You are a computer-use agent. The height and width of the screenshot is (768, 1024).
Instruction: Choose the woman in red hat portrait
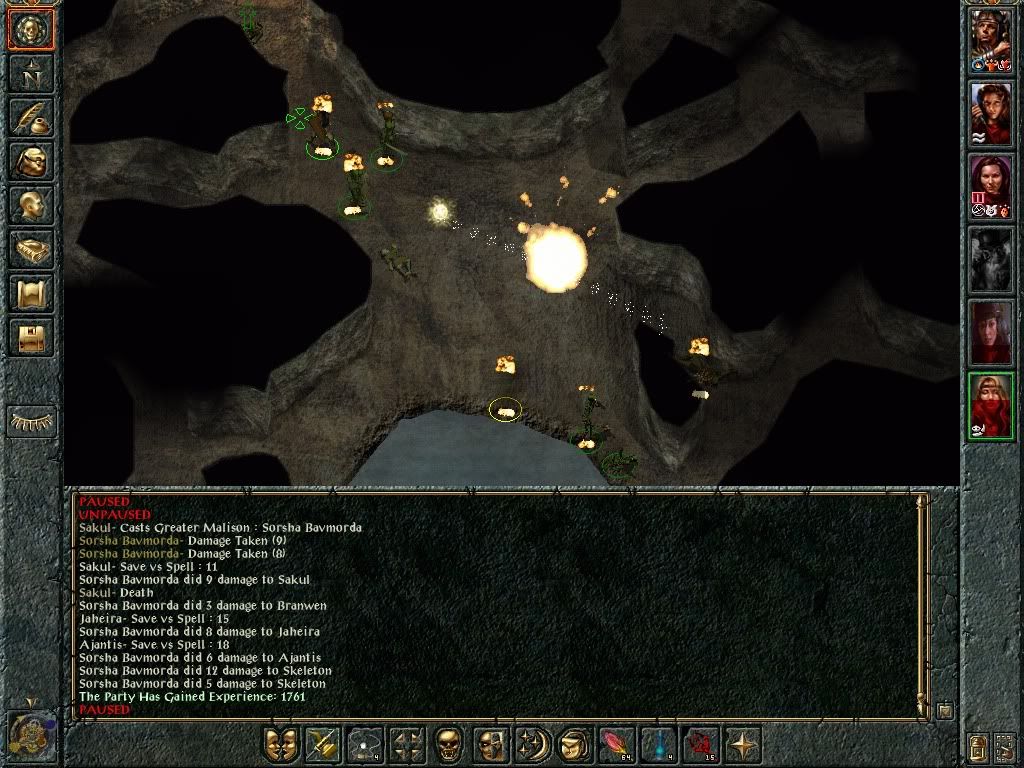click(x=991, y=333)
